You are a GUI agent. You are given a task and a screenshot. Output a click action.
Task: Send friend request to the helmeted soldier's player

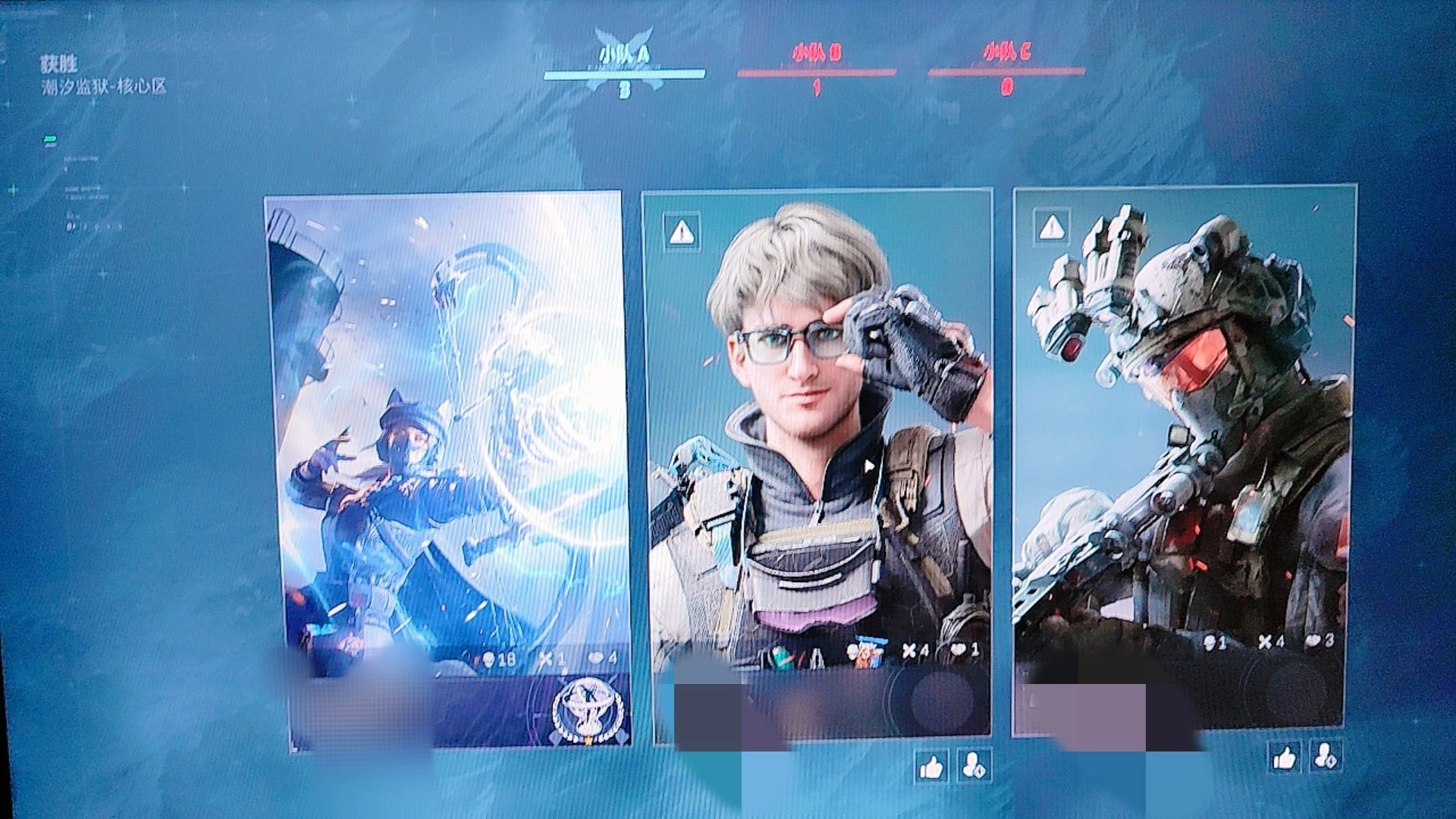click(x=1326, y=755)
